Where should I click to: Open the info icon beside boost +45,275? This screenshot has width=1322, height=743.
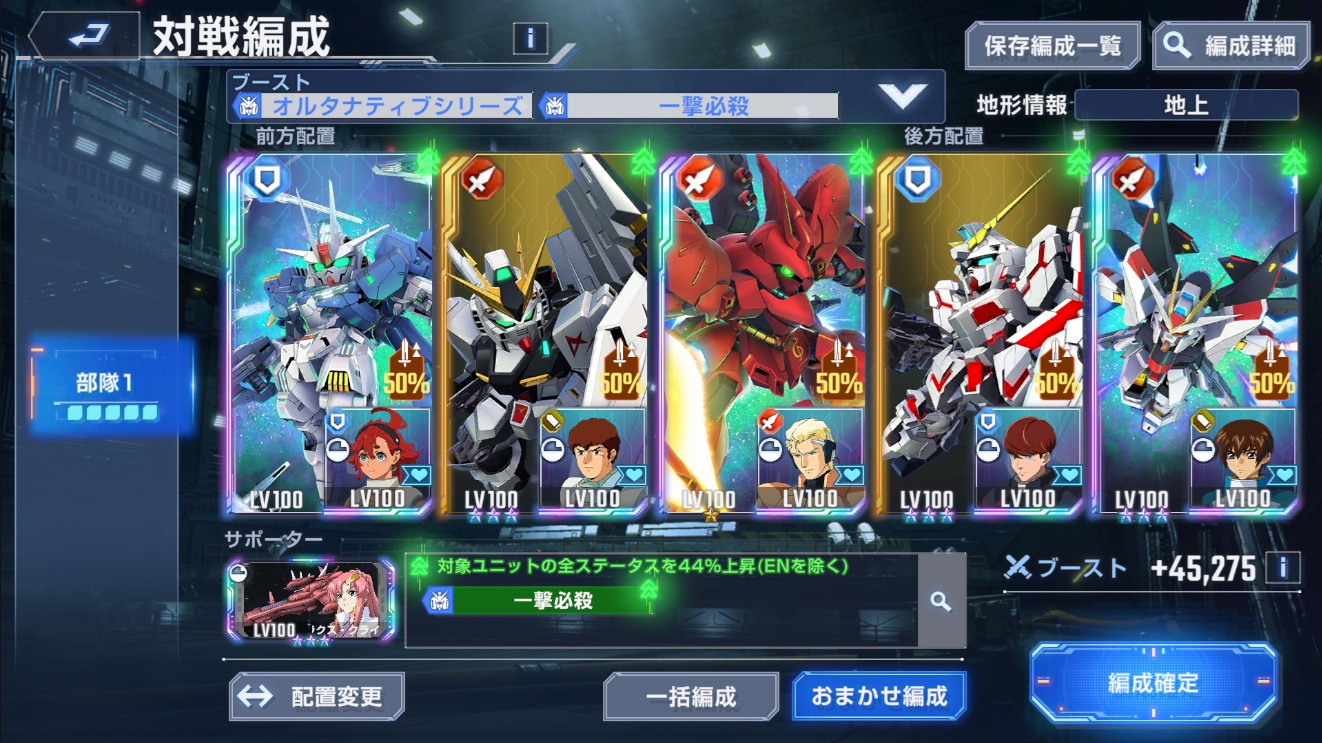pyautogui.click(x=1283, y=568)
